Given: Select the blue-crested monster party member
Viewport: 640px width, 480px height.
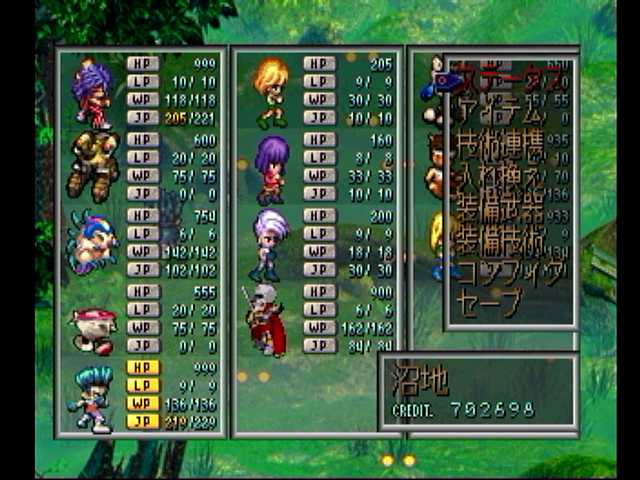Looking at the screenshot, I should coord(92,242).
